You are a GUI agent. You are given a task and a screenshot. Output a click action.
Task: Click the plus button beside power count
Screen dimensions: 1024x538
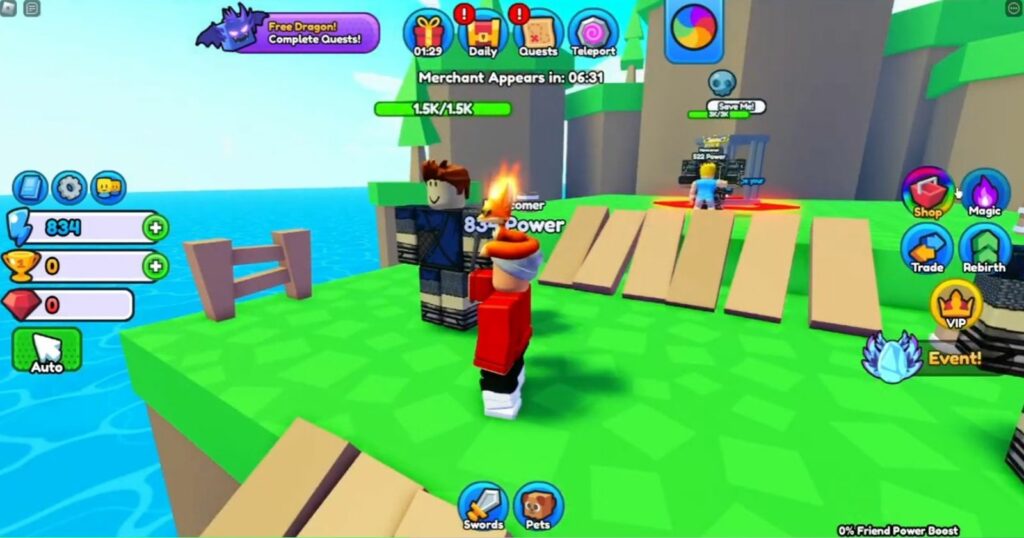(155, 227)
